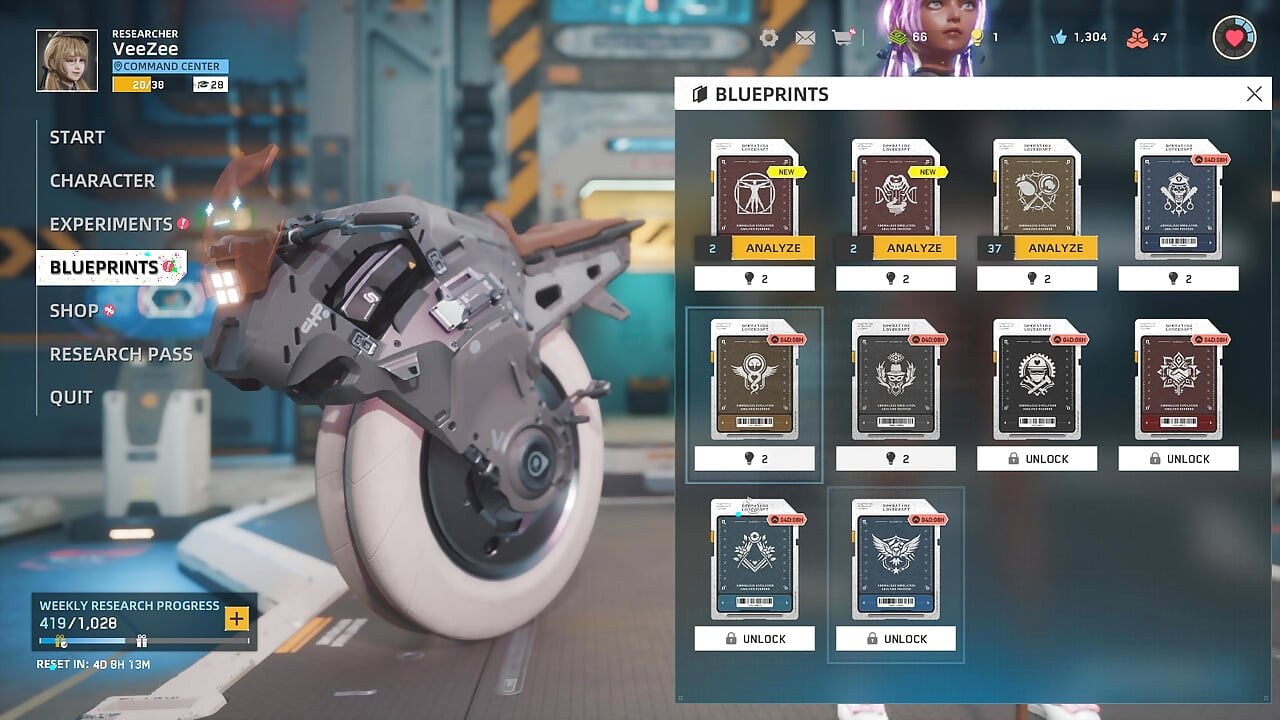
Task: Open the shopping cart icon
Action: click(x=842, y=38)
